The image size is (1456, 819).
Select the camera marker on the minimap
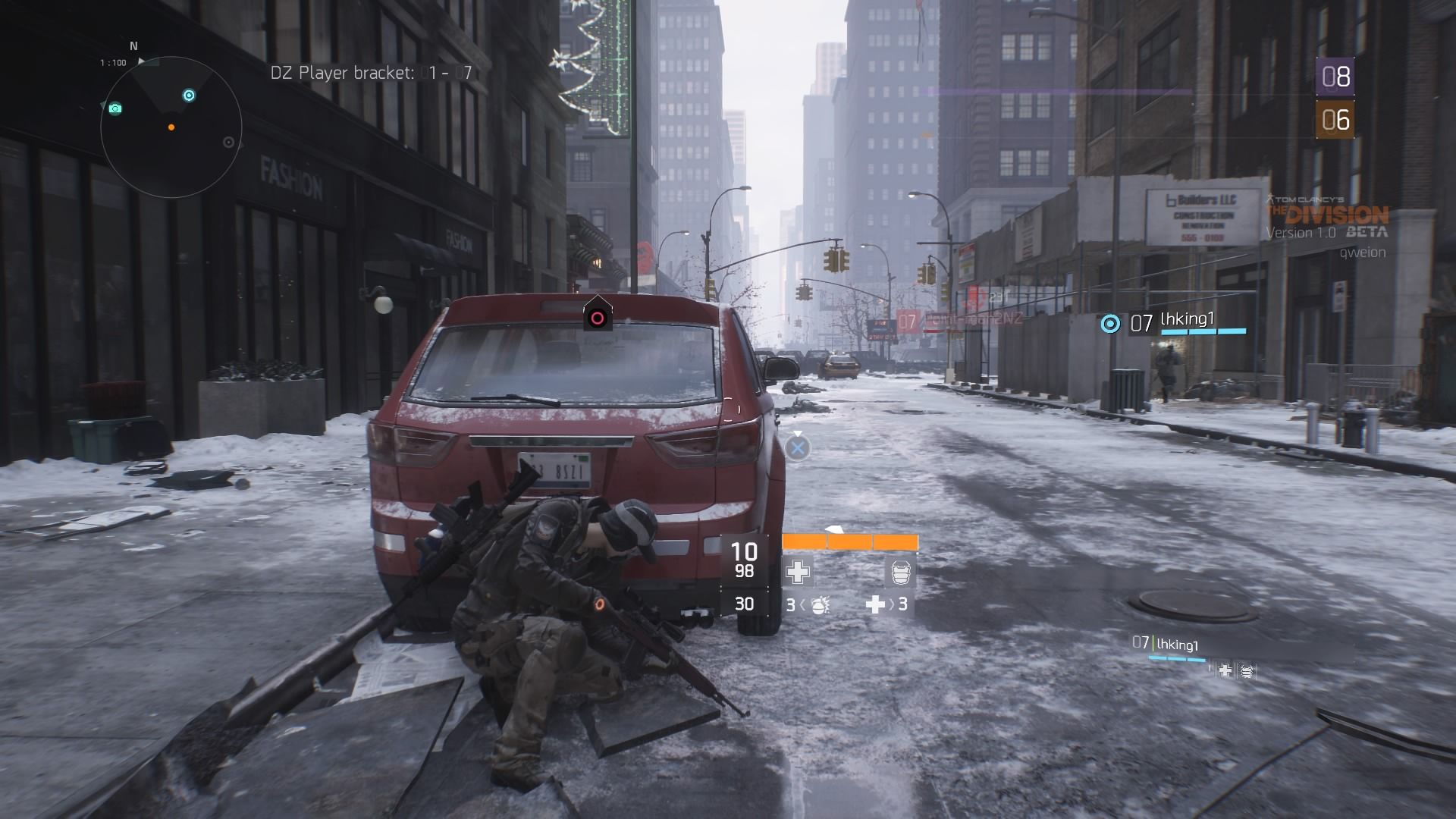[x=115, y=108]
